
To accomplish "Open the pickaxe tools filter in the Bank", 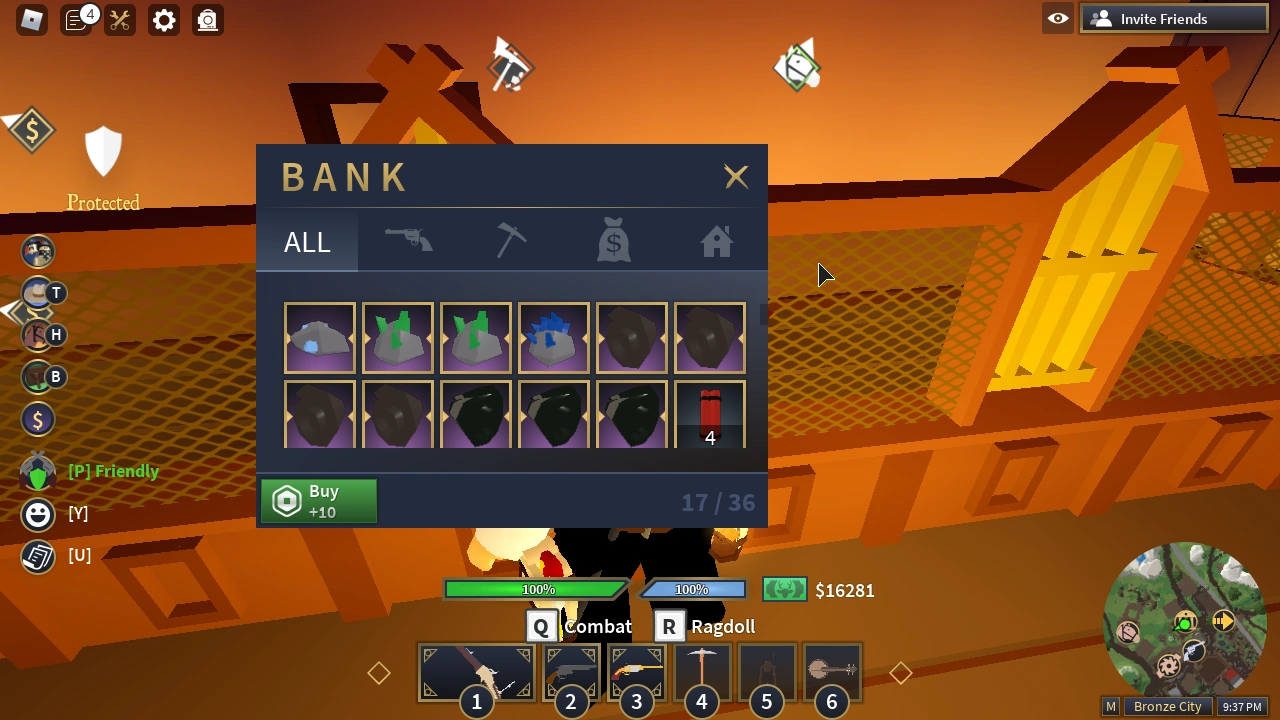I will pos(511,240).
